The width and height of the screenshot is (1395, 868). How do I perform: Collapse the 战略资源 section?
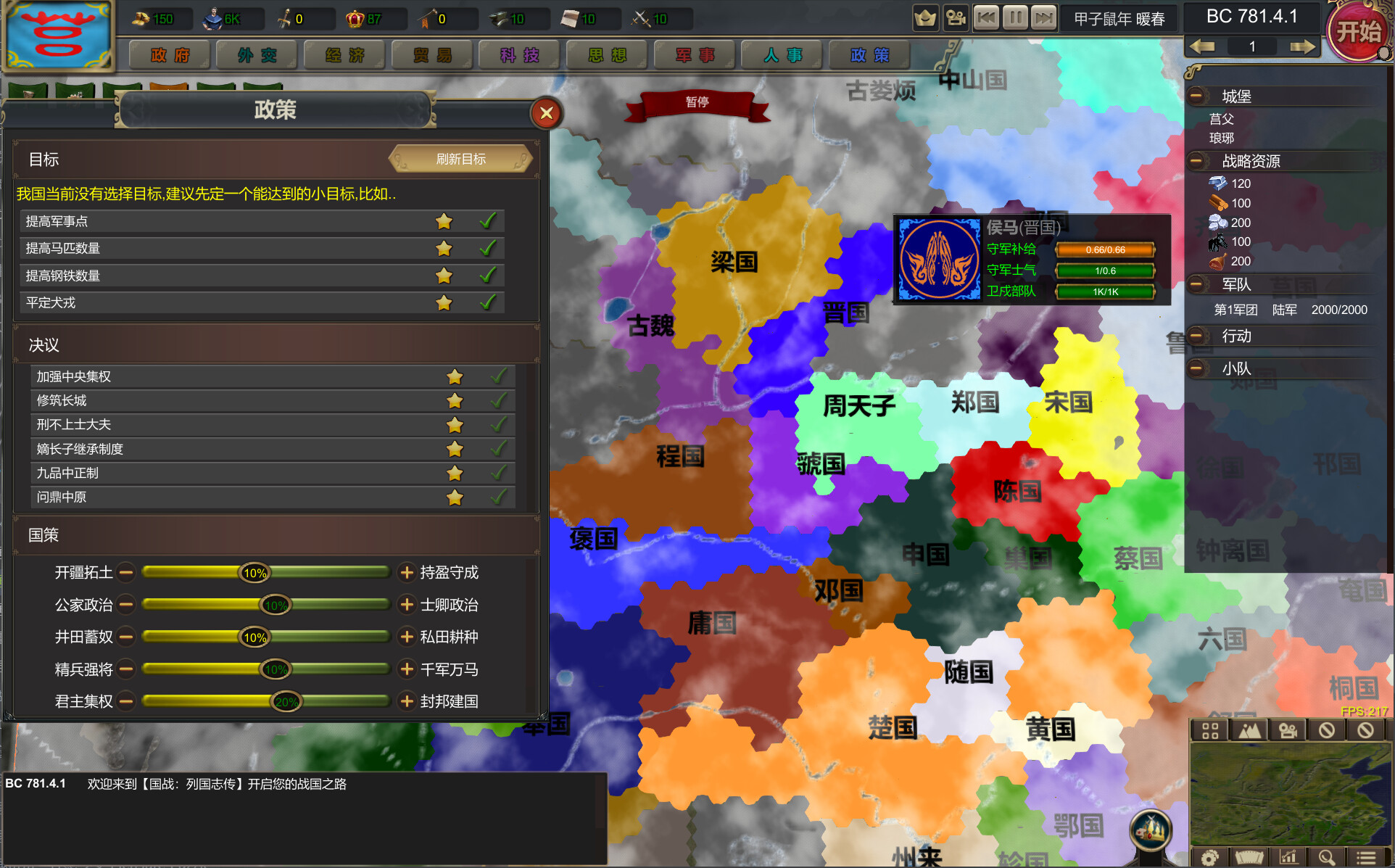click(1196, 161)
